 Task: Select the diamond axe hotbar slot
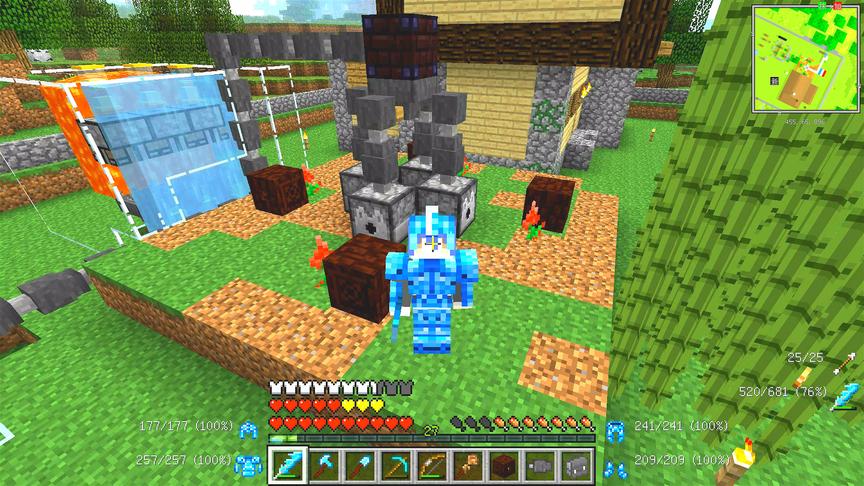click(323, 465)
